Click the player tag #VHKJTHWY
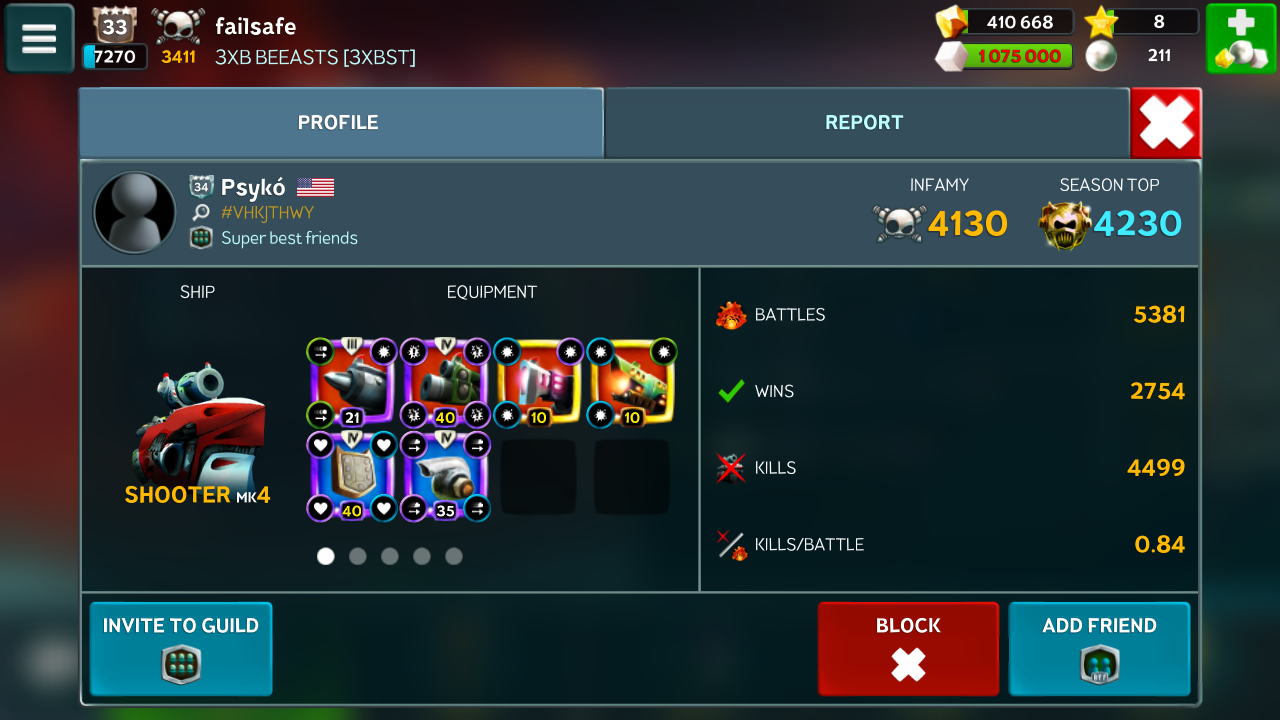This screenshot has width=1280, height=720. click(x=267, y=212)
